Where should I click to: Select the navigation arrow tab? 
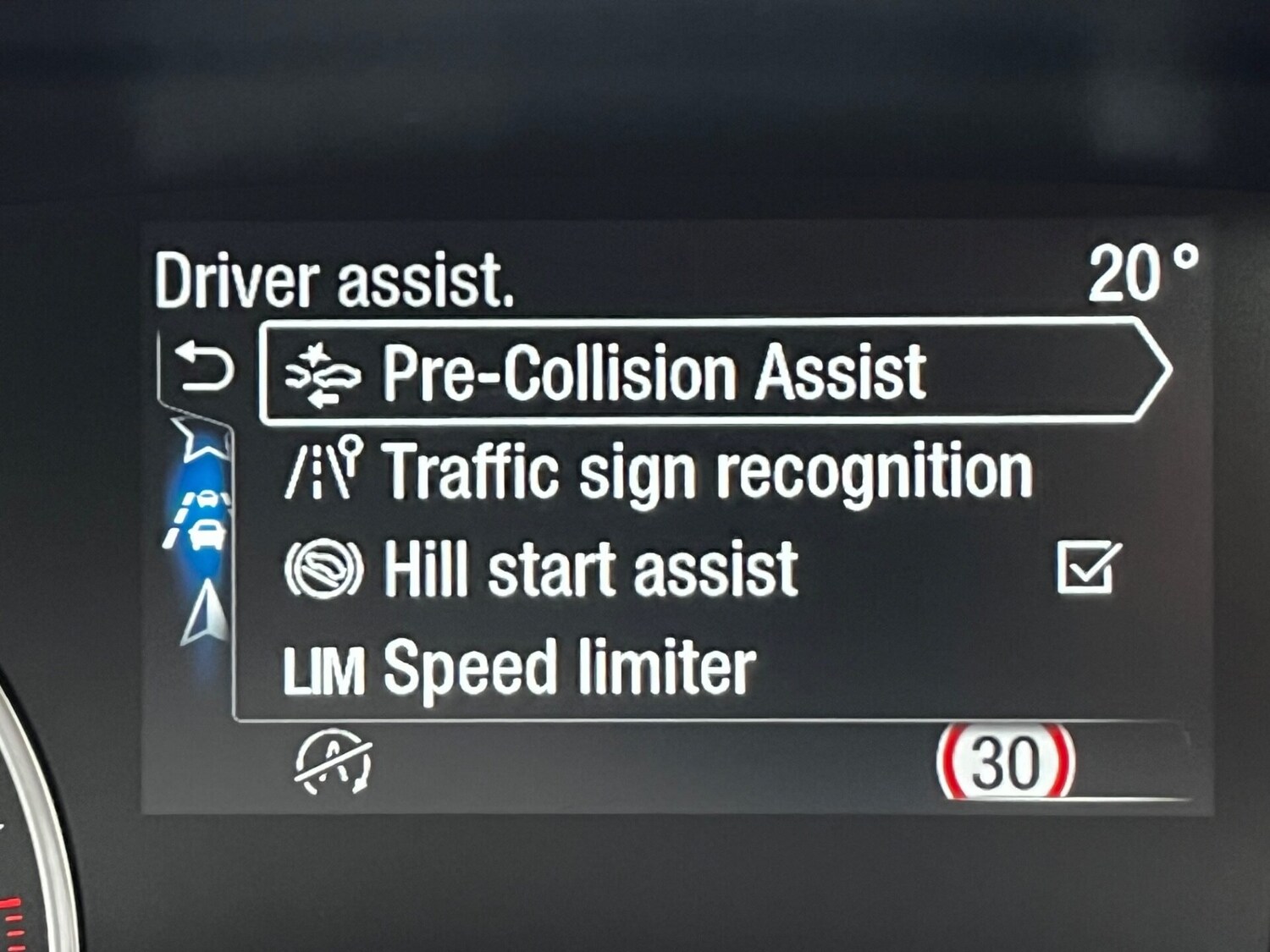(205, 615)
